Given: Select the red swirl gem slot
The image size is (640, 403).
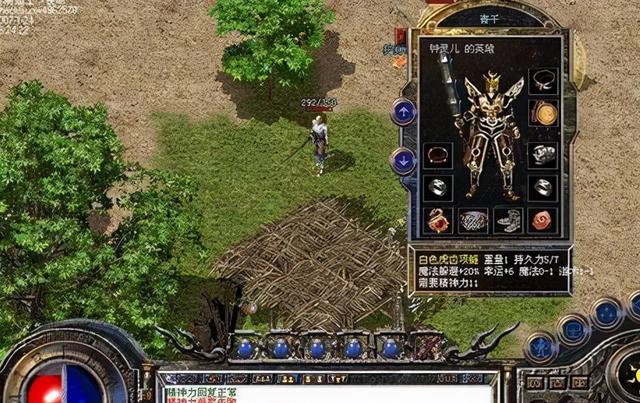Looking at the screenshot, I should 543,220.
